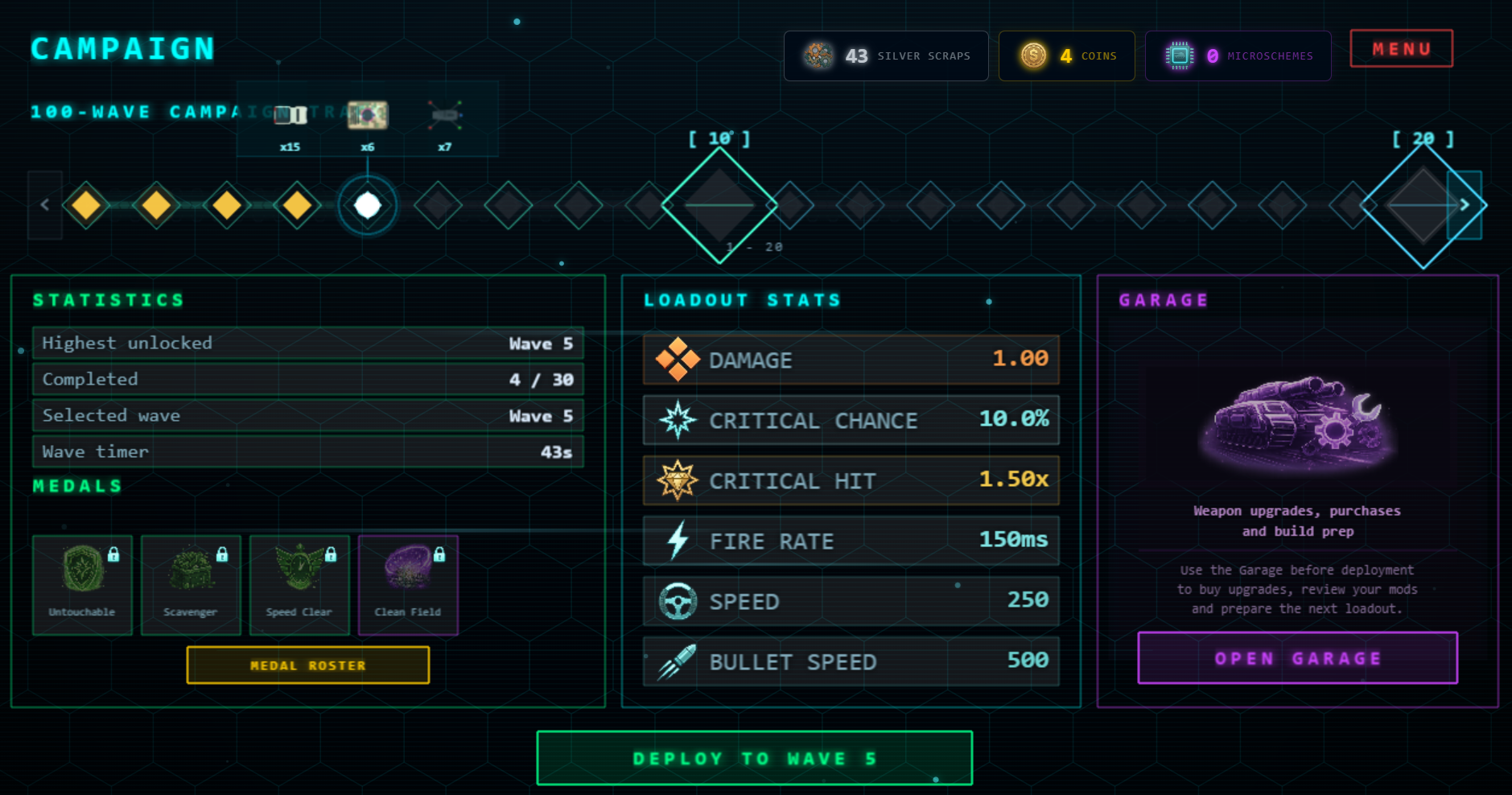Select the wave 10 milestone diamond
Viewport: 1512px width, 795px height.
pyautogui.click(x=719, y=205)
